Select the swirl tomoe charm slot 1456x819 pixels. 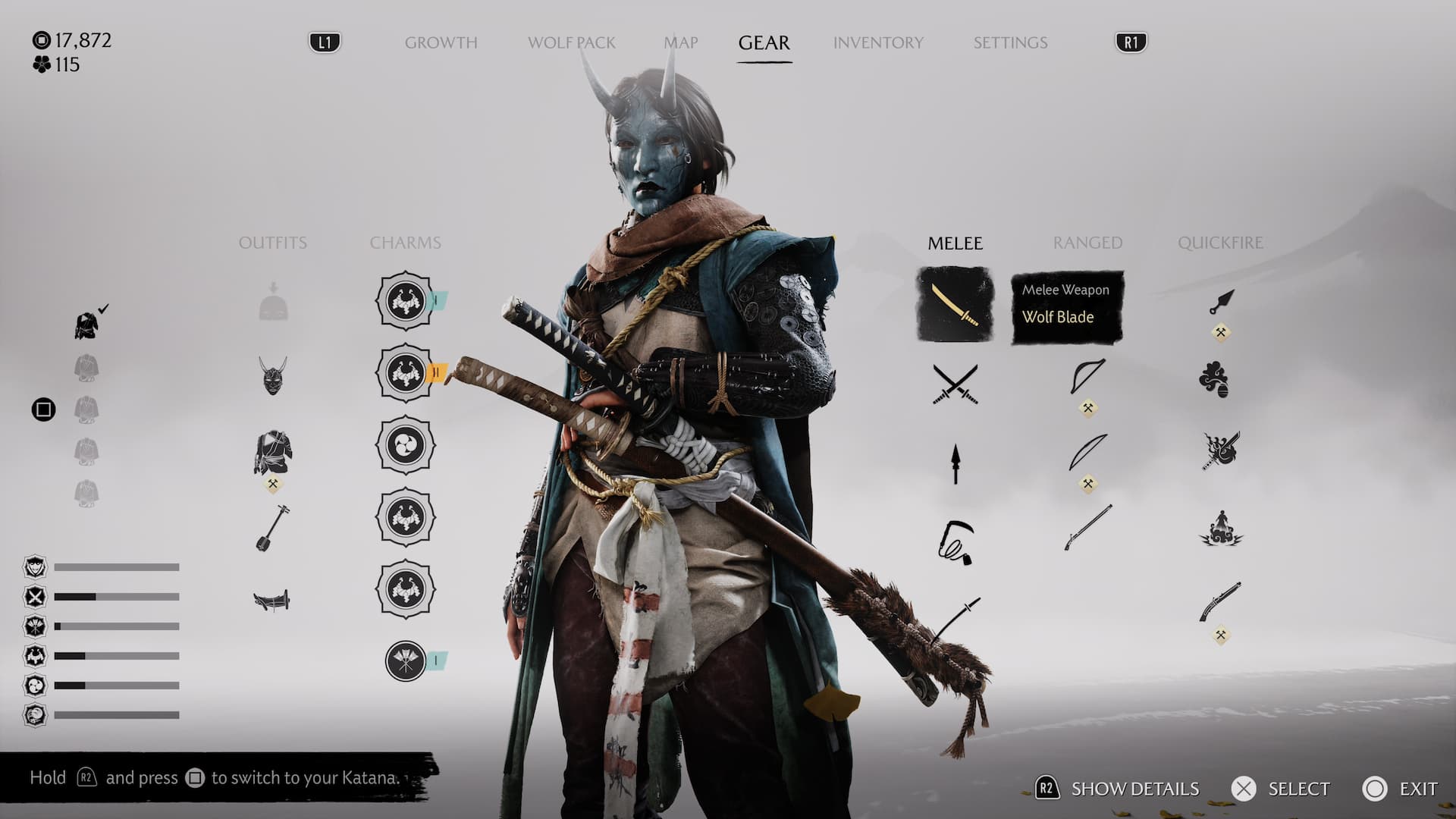pos(406,445)
